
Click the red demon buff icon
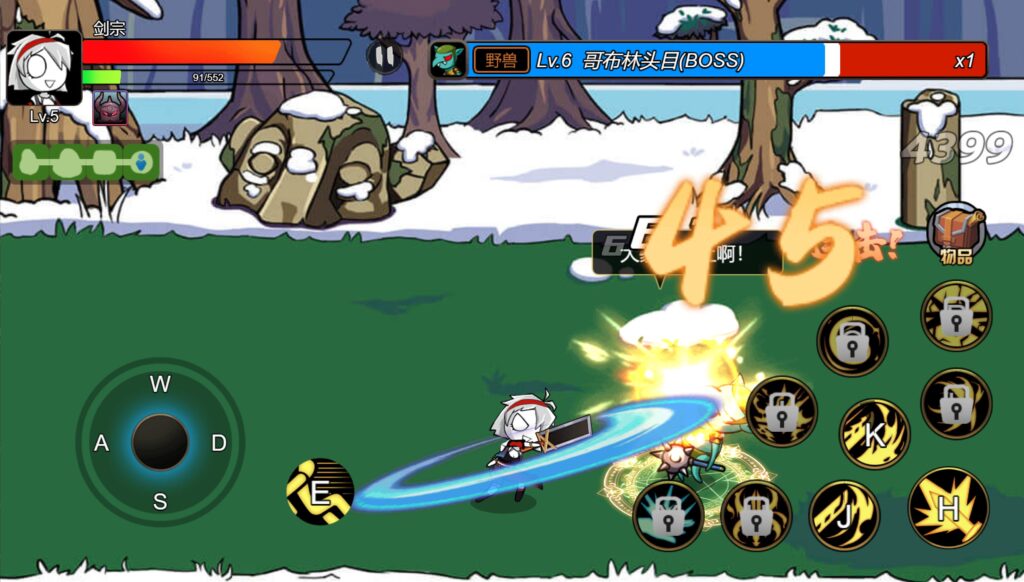click(x=110, y=107)
